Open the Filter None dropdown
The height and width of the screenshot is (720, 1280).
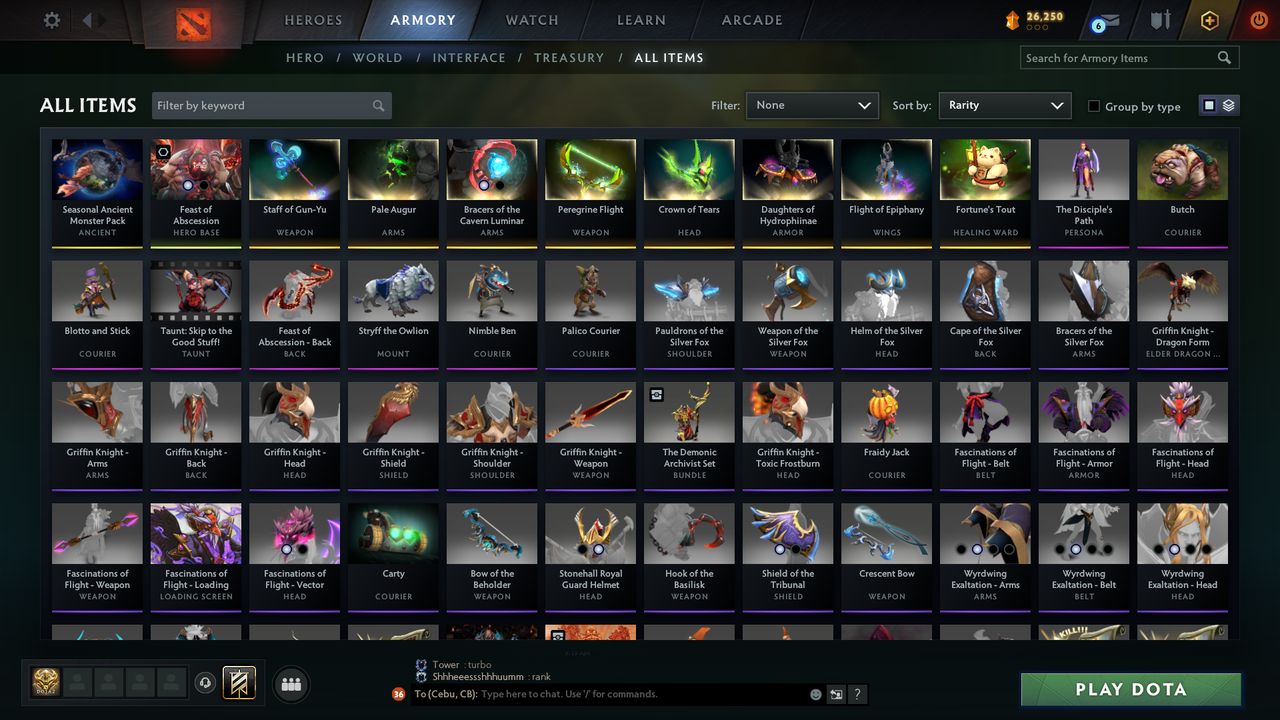(811, 104)
